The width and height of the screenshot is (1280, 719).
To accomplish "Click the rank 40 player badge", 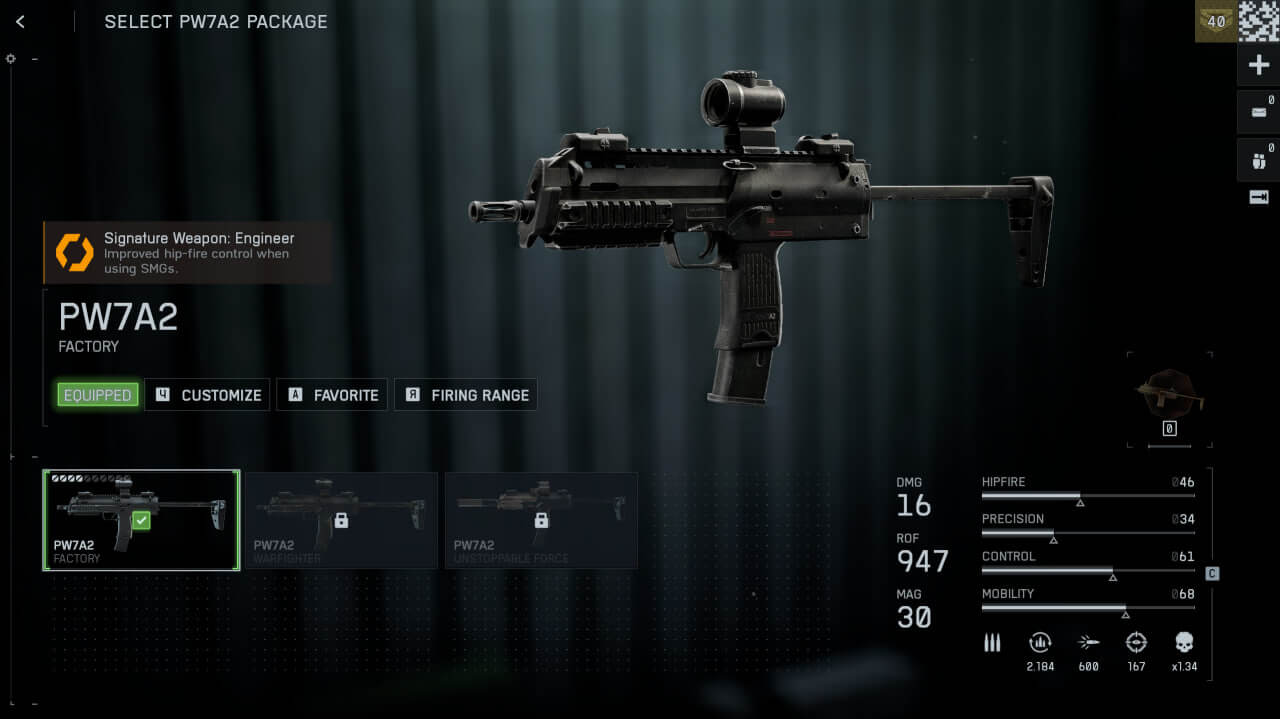I will pyautogui.click(x=1216, y=21).
